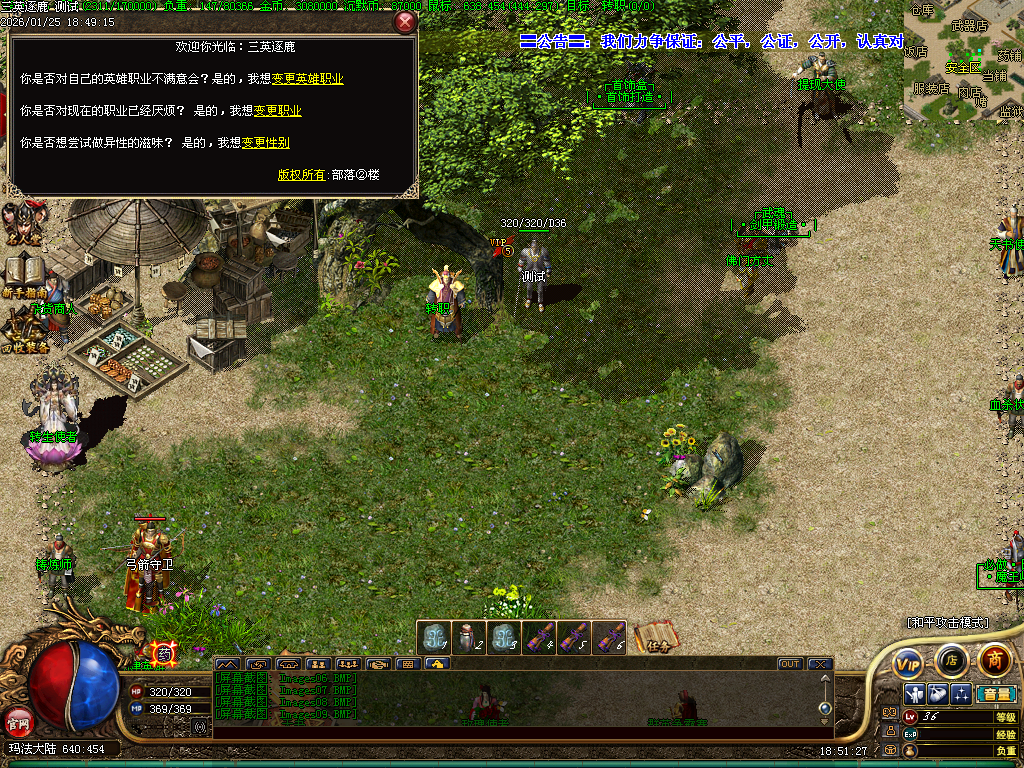This screenshot has width=1024, height=768.
Task: Open the 名人堂 hall of fame icon
Action: (x=22, y=222)
